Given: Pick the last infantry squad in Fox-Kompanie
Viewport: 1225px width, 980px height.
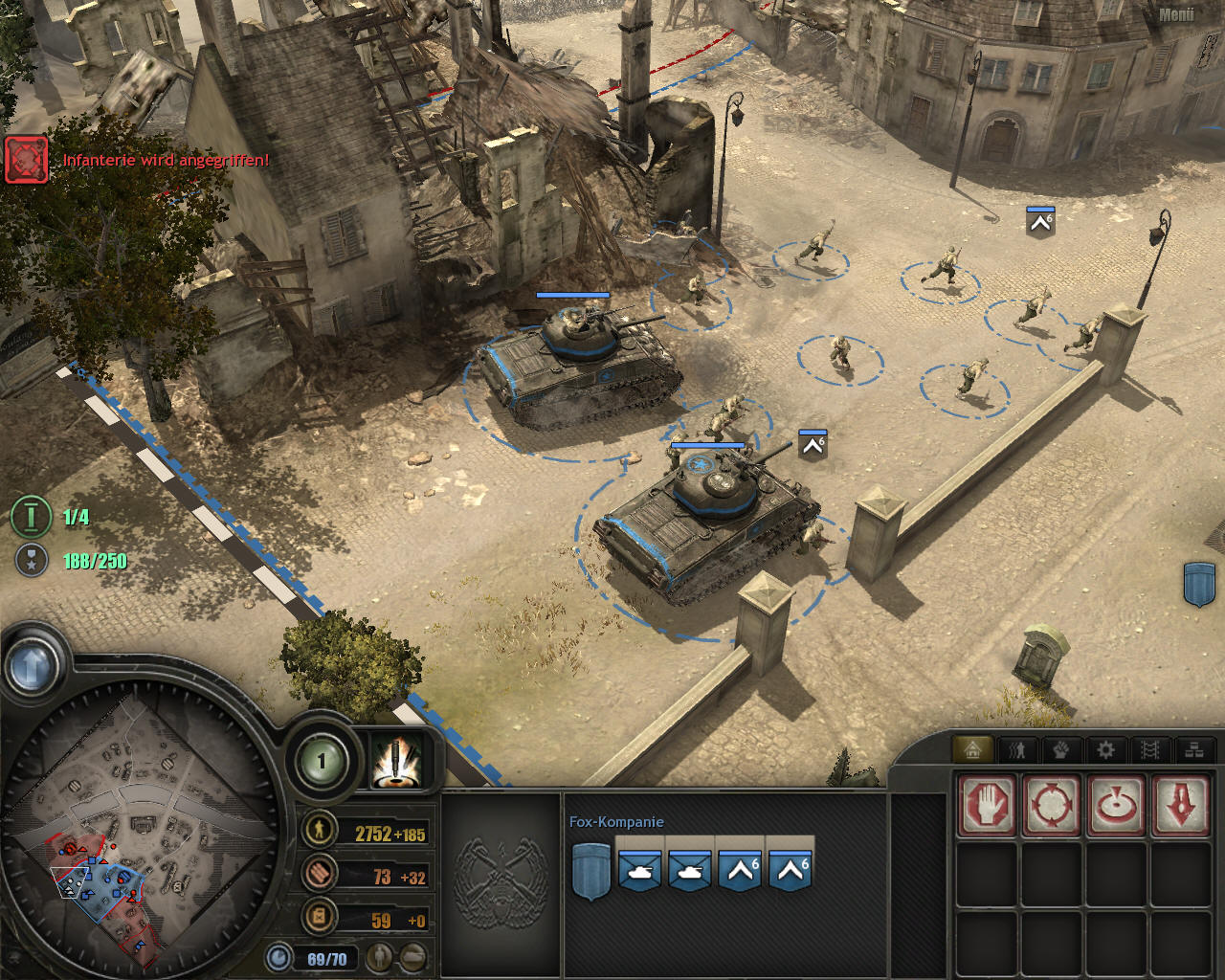Looking at the screenshot, I should pos(791,871).
